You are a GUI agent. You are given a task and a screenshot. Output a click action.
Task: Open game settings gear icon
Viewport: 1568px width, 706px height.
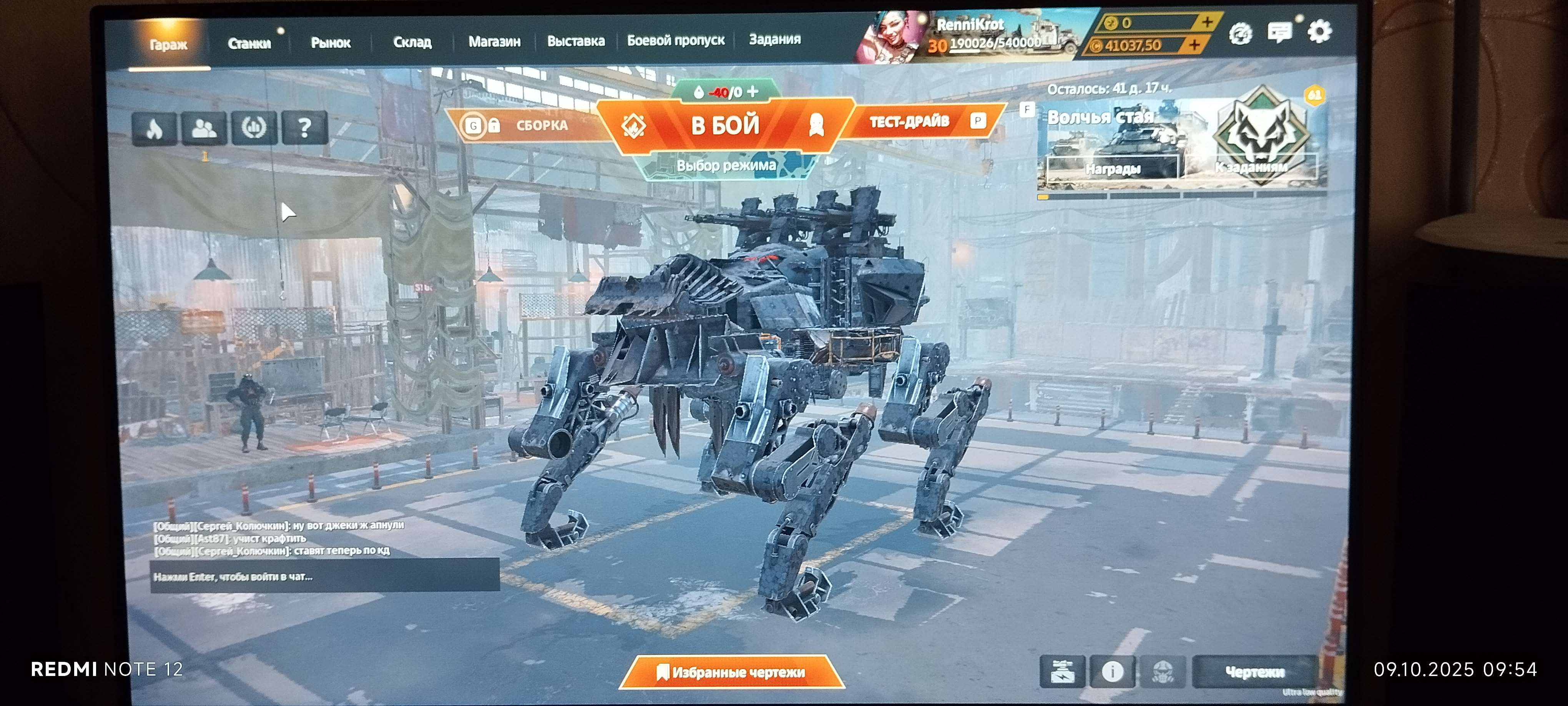pyautogui.click(x=1319, y=31)
